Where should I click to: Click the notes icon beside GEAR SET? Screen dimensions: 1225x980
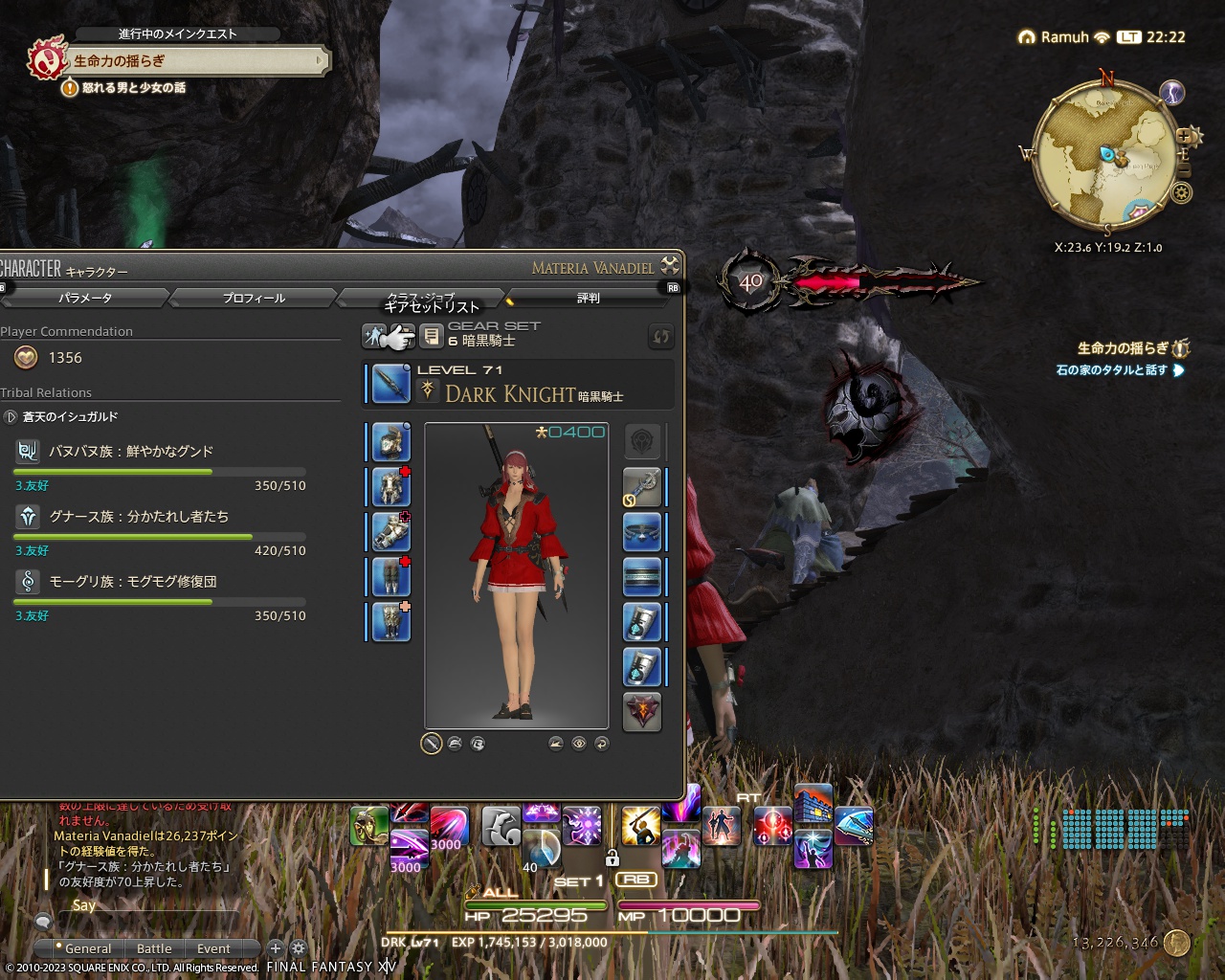click(x=431, y=335)
